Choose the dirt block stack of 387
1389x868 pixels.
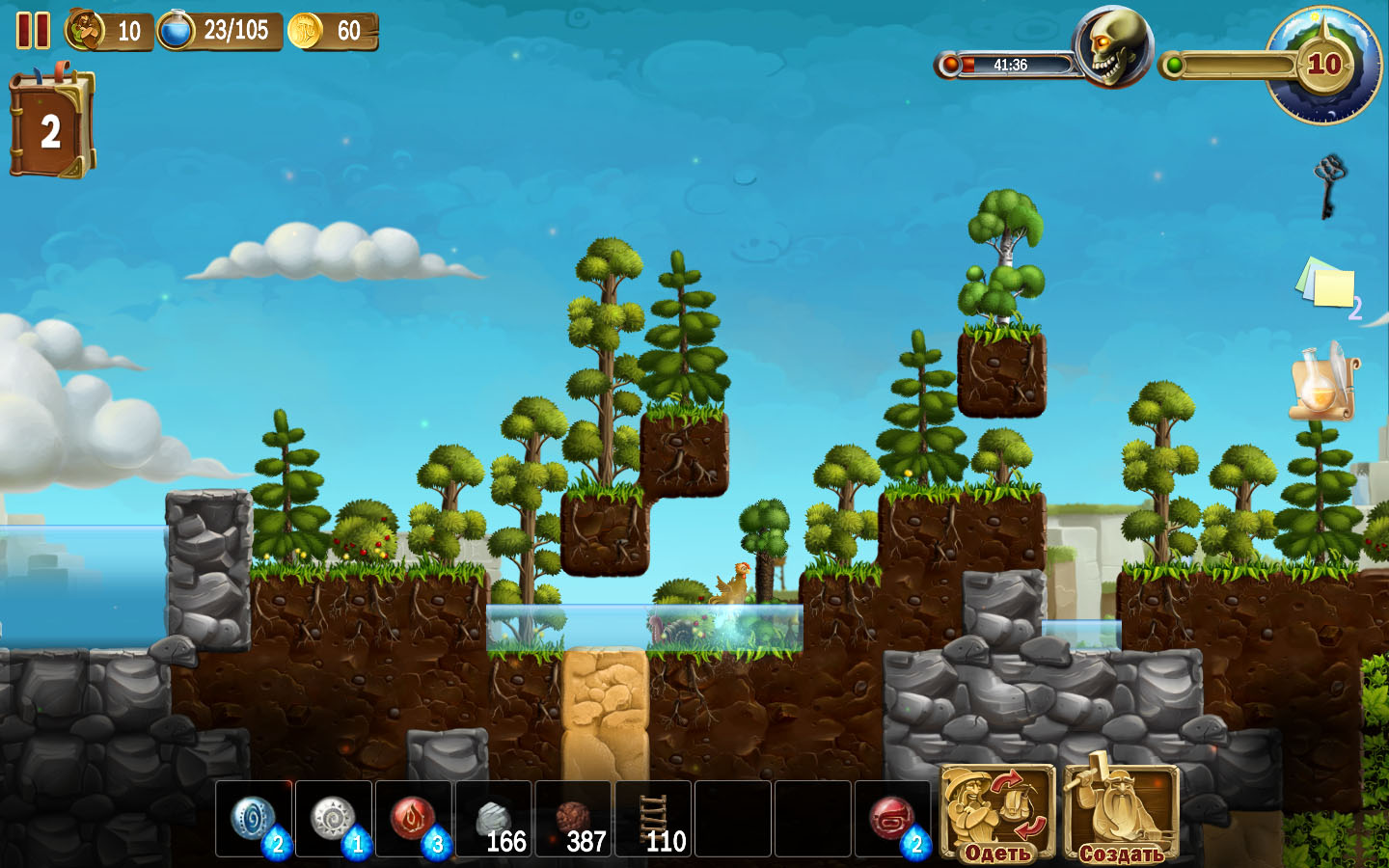(x=574, y=819)
